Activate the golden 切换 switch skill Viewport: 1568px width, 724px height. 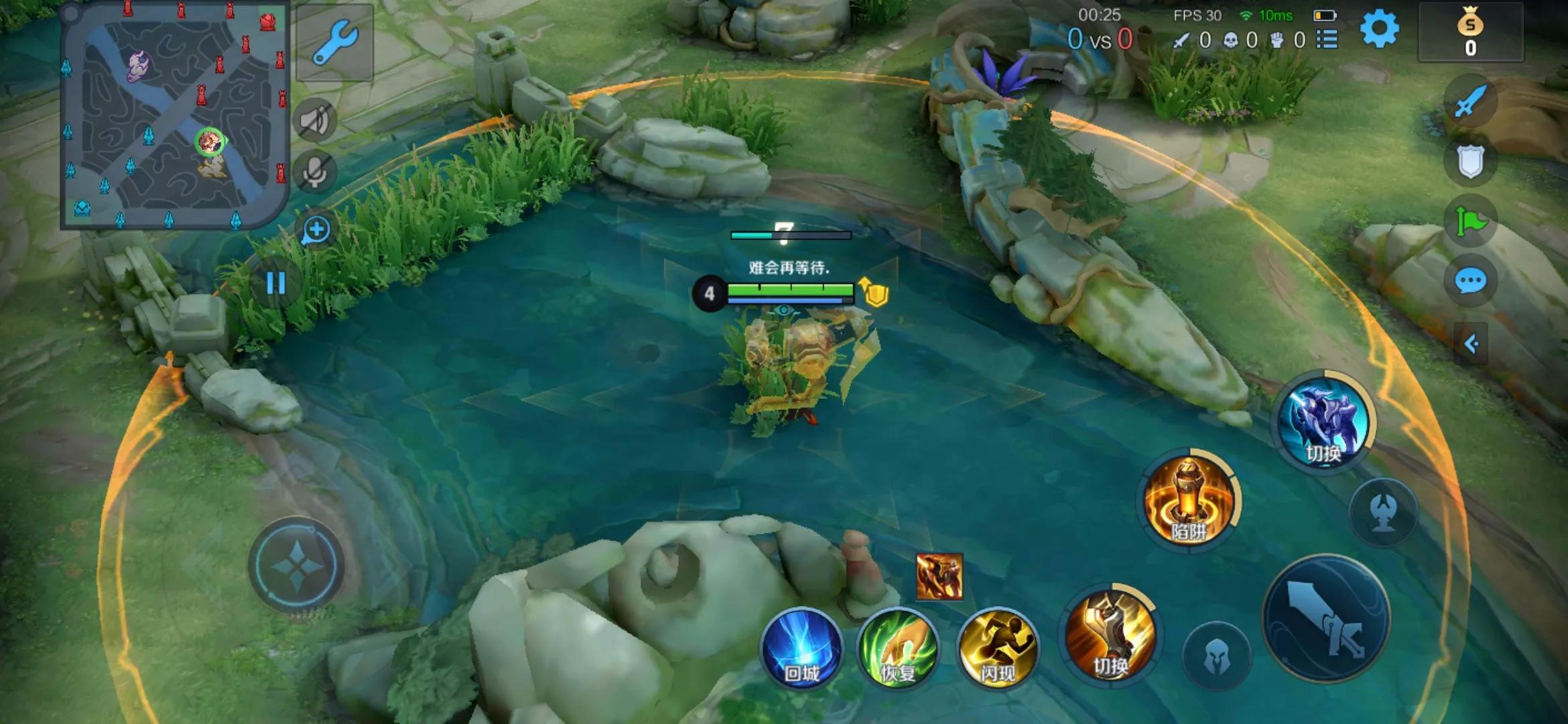click(1111, 634)
